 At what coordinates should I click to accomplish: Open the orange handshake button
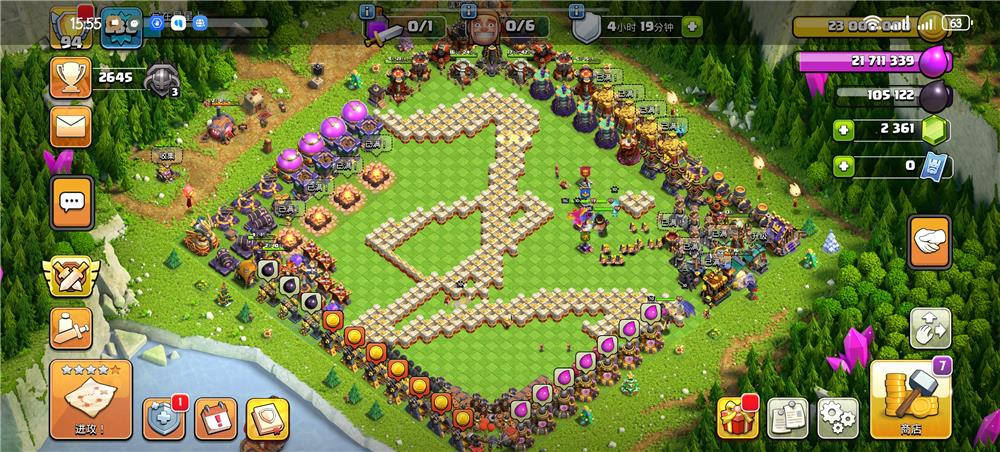(x=929, y=242)
